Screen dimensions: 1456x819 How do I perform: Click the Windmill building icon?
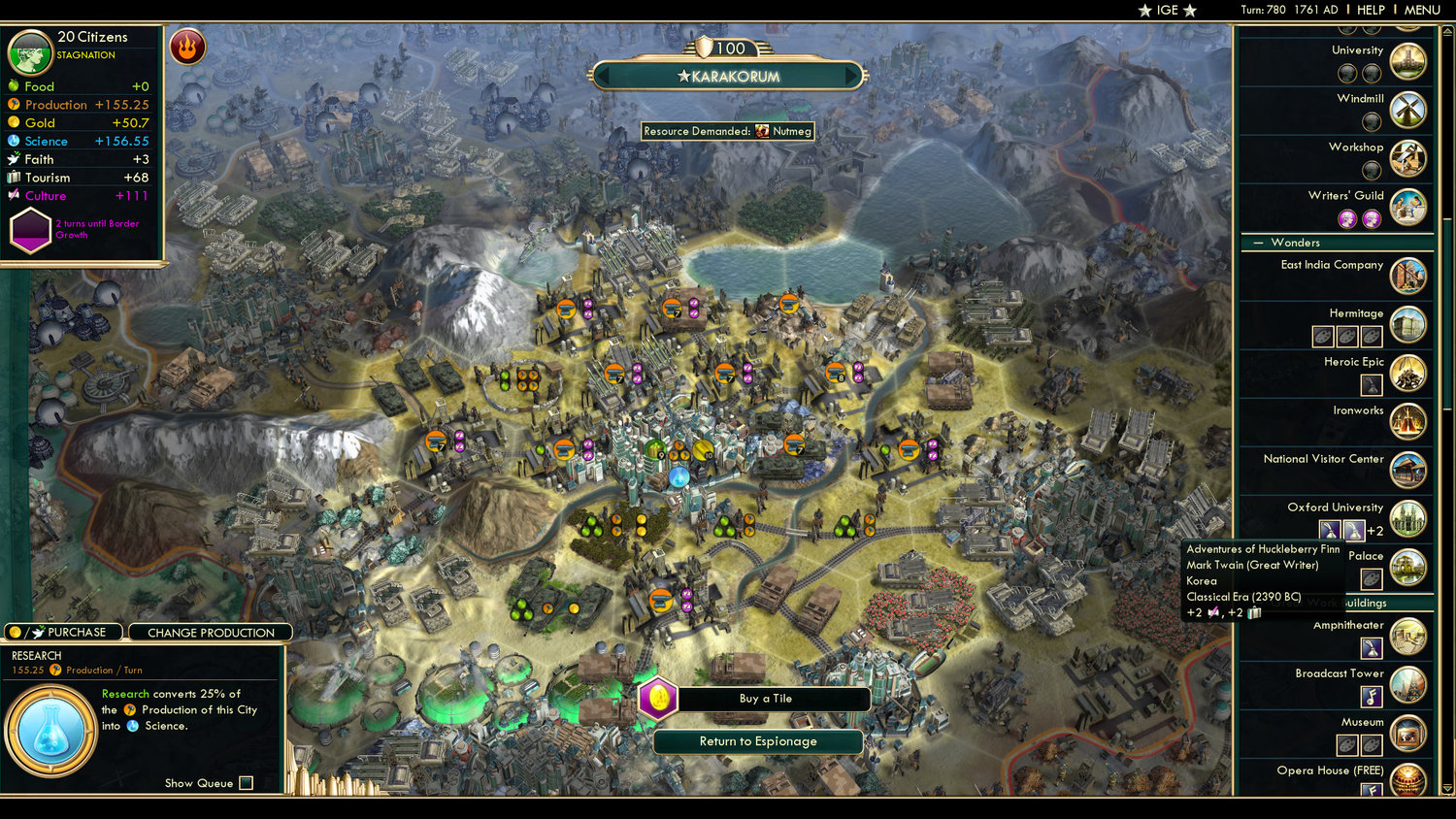pyautogui.click(x=1406, y=109)
